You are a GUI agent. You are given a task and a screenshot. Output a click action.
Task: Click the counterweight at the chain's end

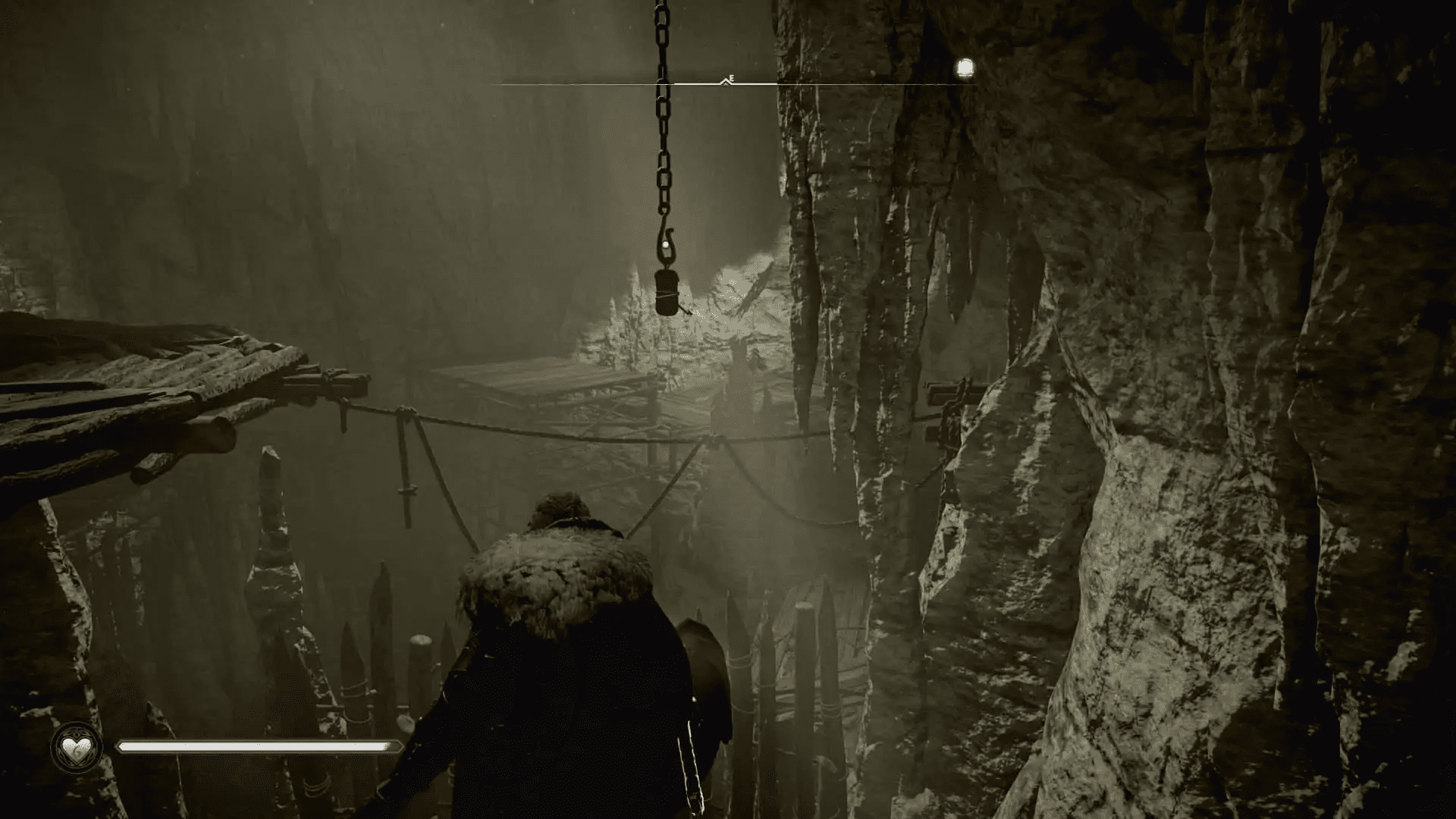668,292
